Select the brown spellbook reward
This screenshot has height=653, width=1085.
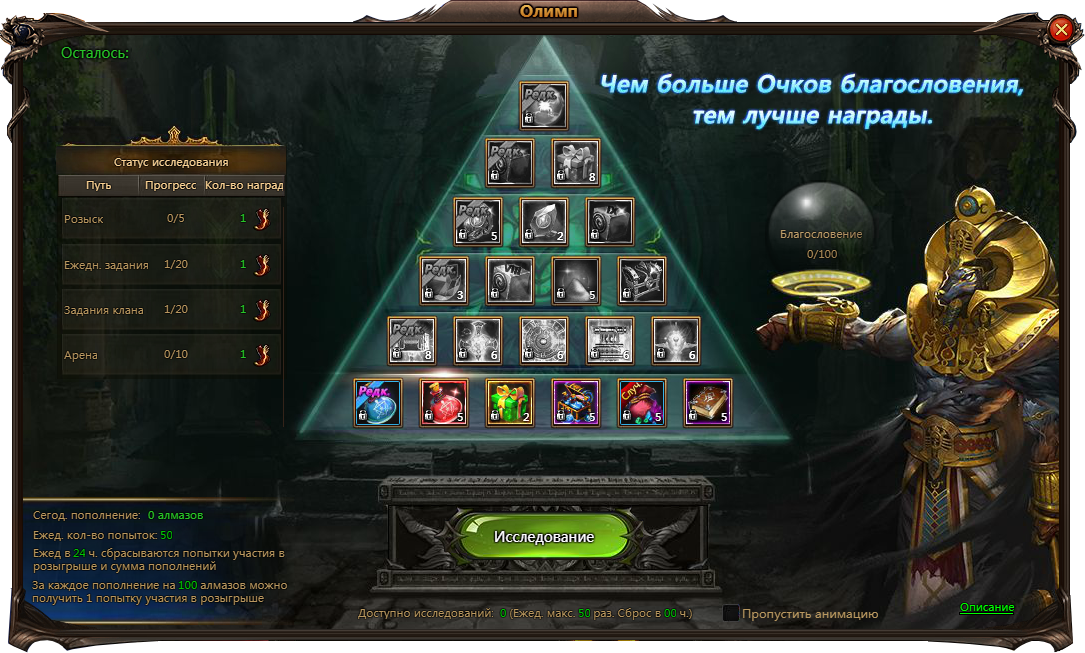pyautogui.click(x=708, y=403)
